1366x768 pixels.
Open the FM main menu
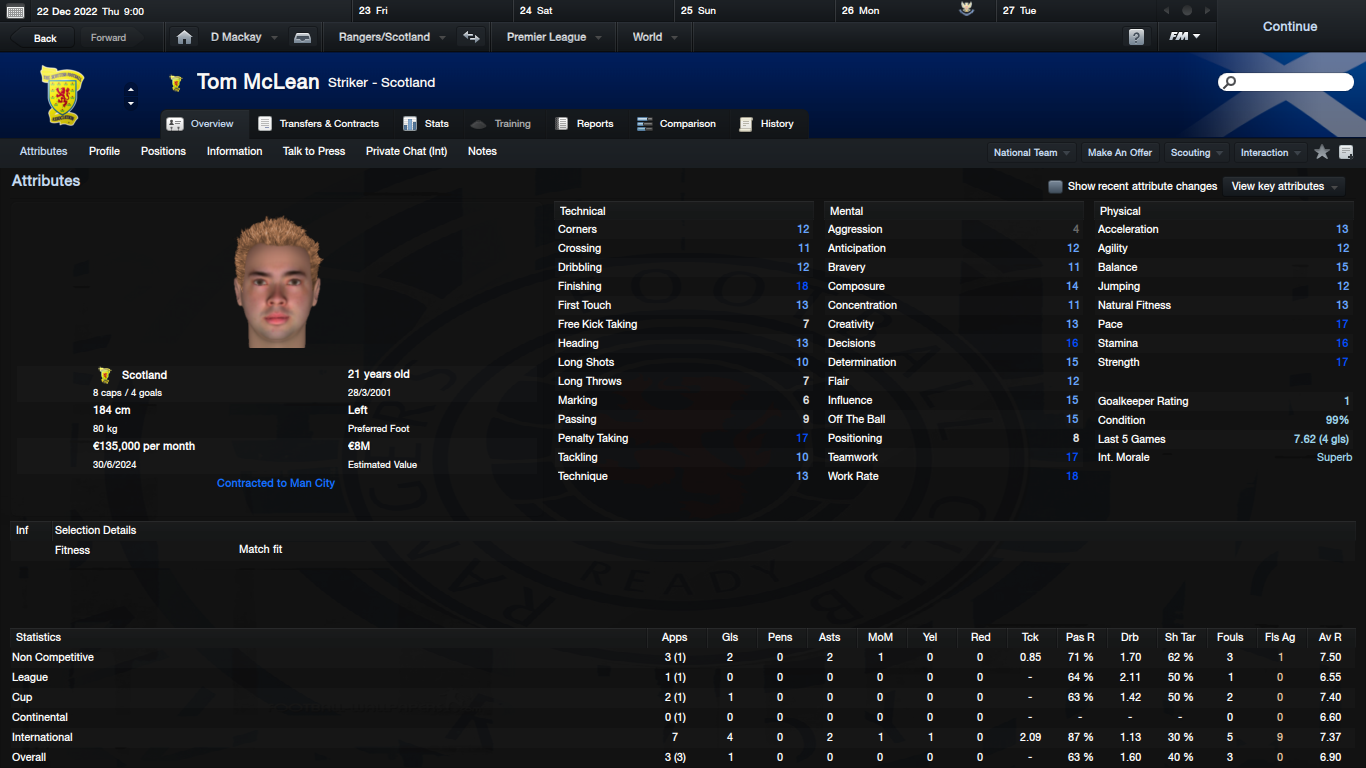coord(1185,37)
